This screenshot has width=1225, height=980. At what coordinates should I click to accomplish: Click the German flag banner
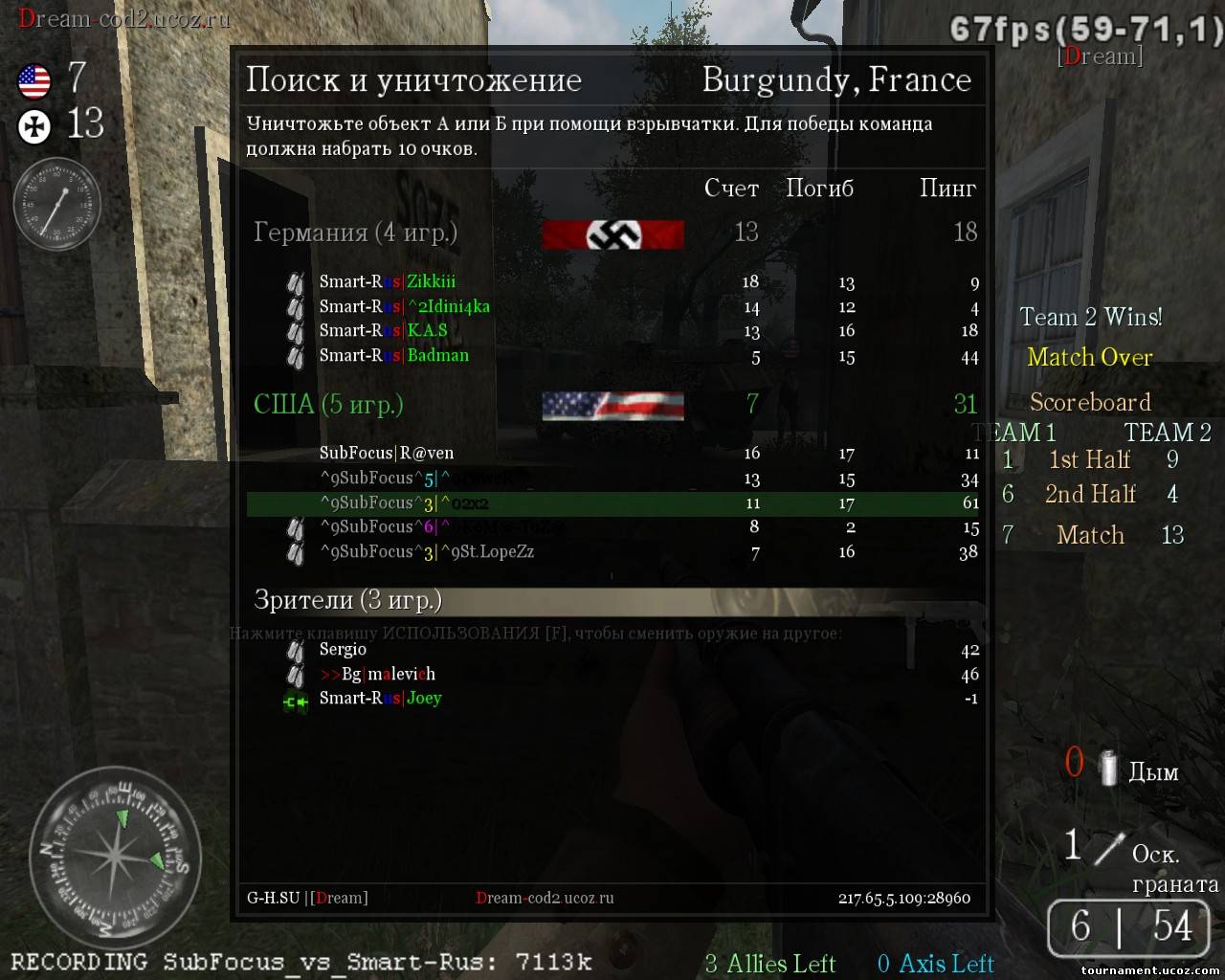coord(612,234)
